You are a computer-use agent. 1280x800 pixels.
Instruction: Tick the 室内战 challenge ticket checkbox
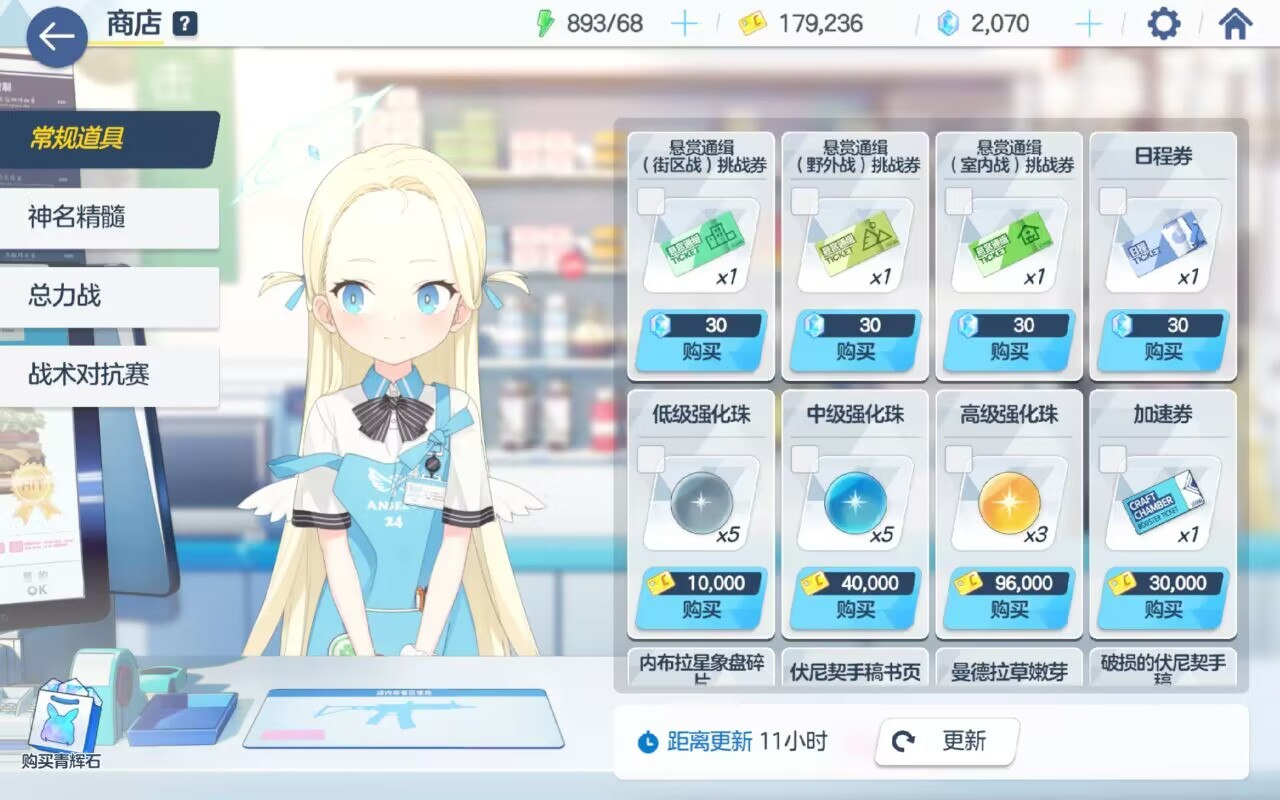click(x=959, y=202)
